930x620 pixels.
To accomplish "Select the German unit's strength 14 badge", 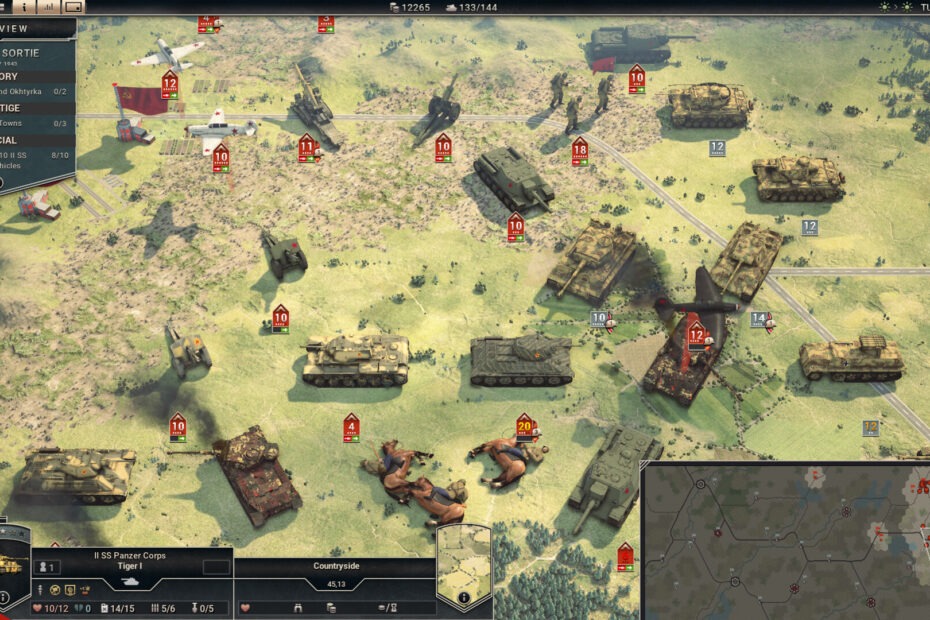I will point(760,320).
